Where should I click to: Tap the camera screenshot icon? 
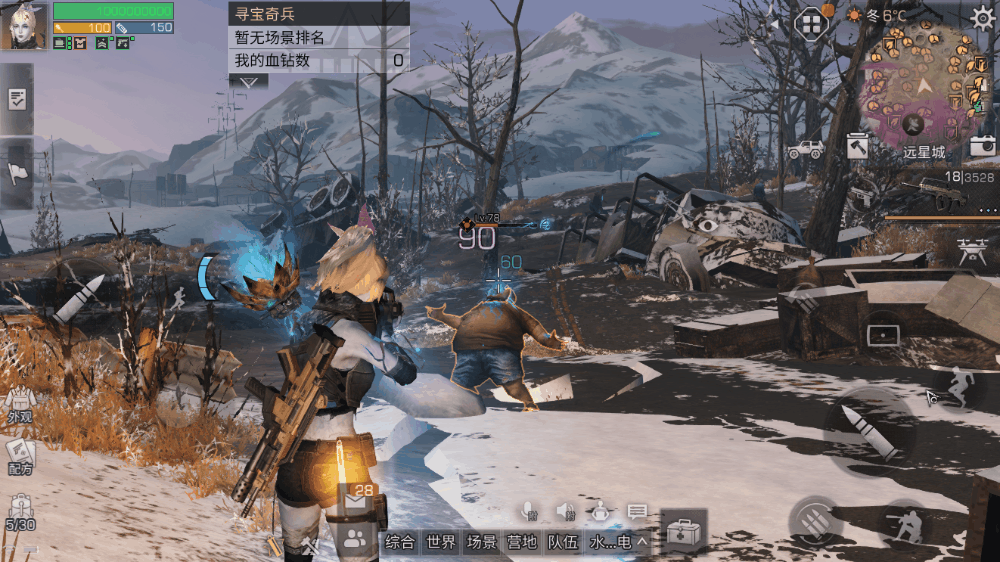[x=982, y=146]
